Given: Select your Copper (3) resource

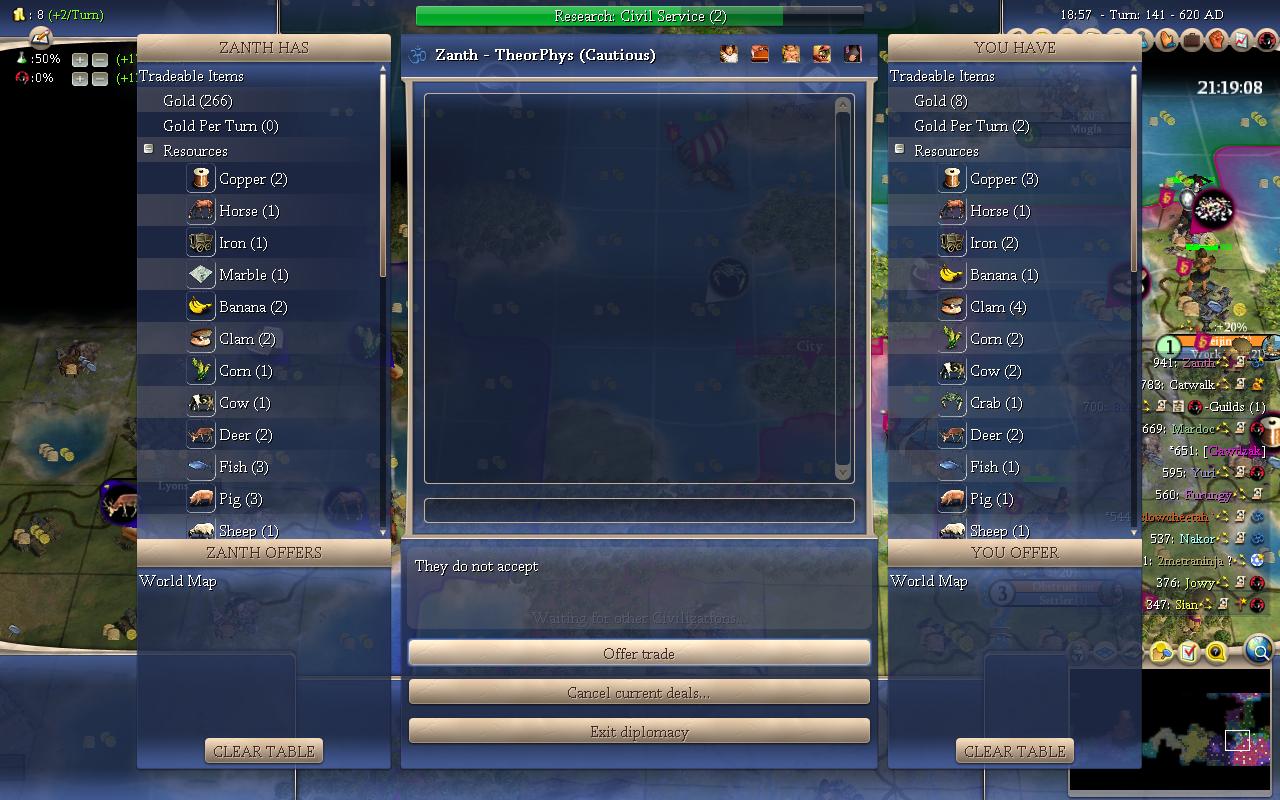Looking at the screenshot, I should 1004,179.
